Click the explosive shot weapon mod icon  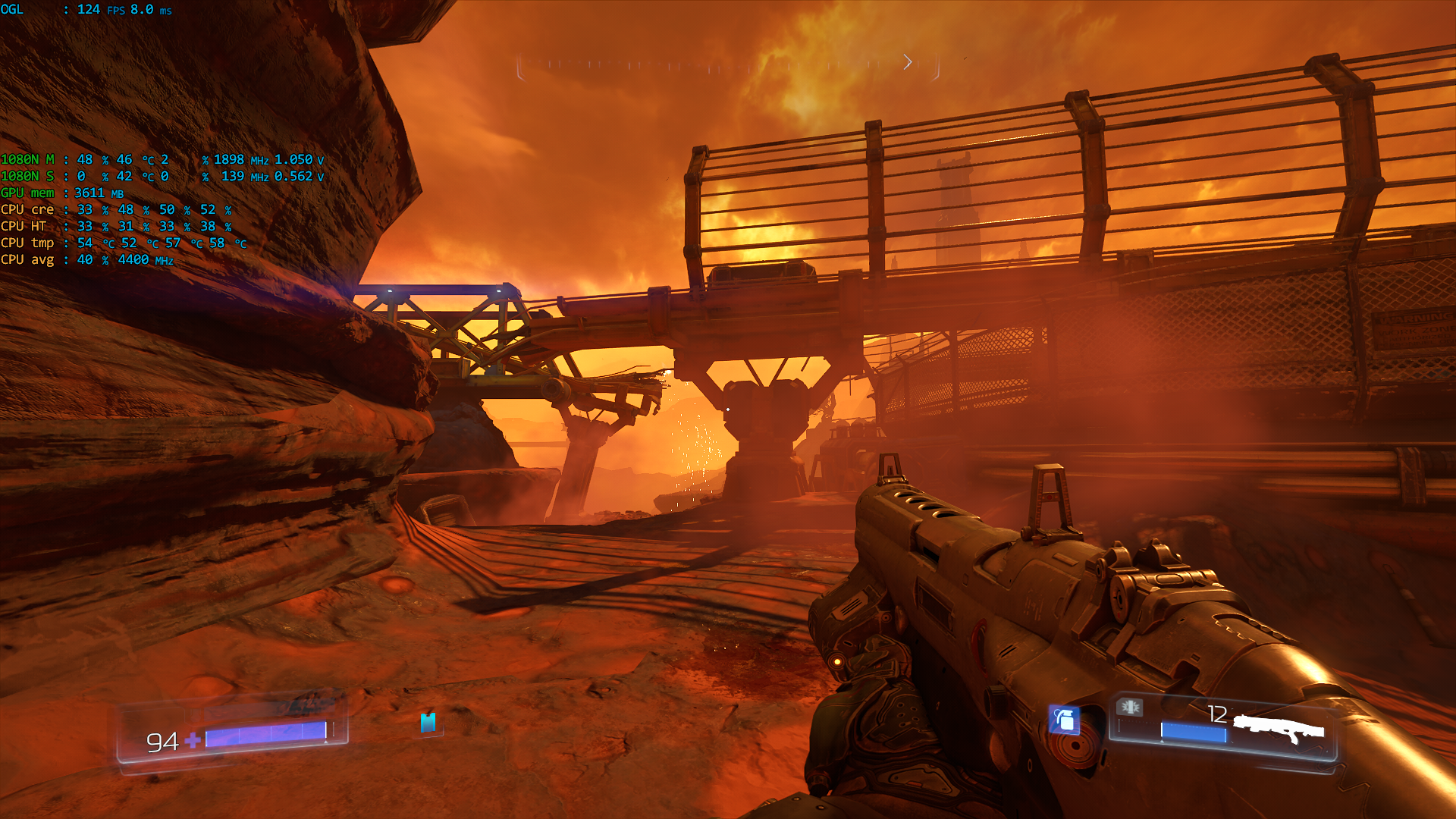[1130, 707]
